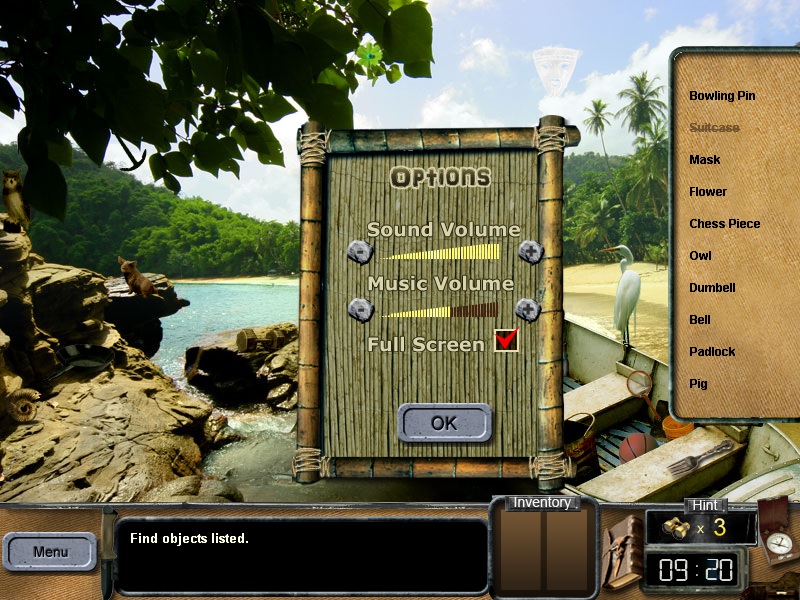The image size is (800, 600).
Task: Select Dumbell in the object list
Action: (712, 288)
